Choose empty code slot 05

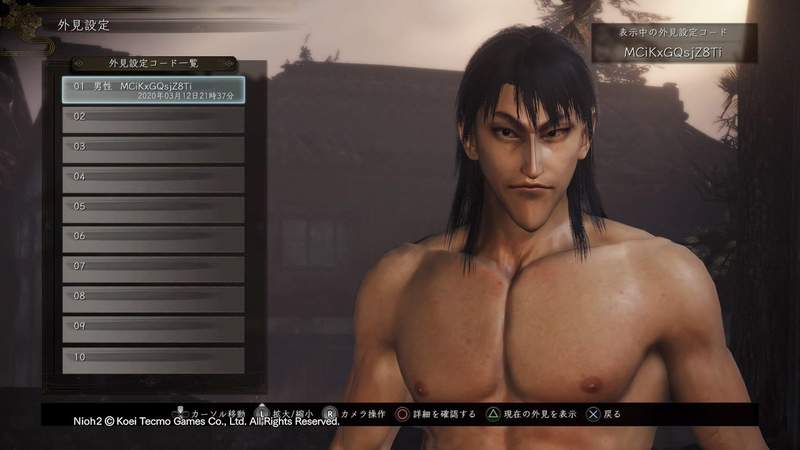coord(153,209)
